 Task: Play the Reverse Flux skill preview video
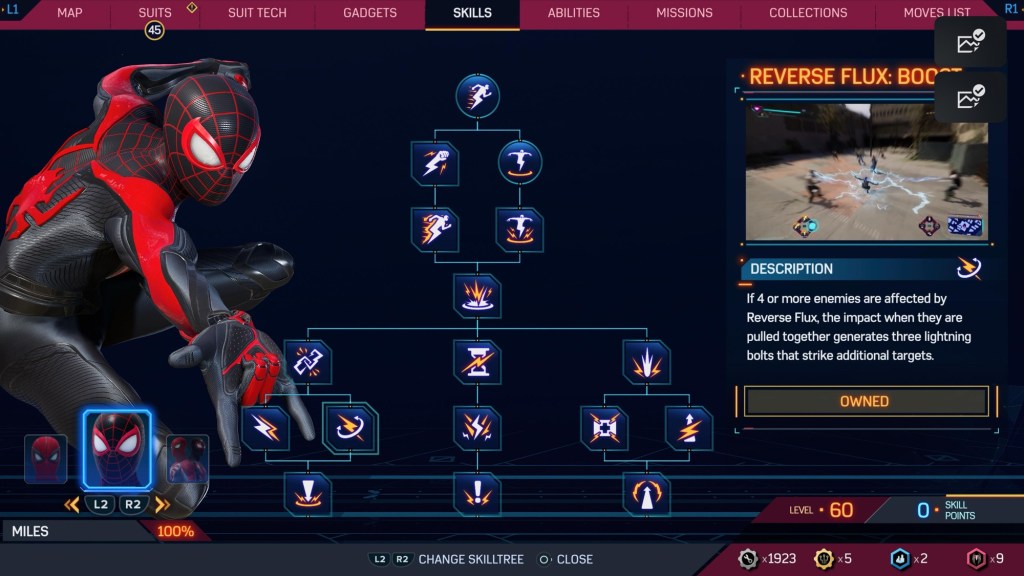866,172
